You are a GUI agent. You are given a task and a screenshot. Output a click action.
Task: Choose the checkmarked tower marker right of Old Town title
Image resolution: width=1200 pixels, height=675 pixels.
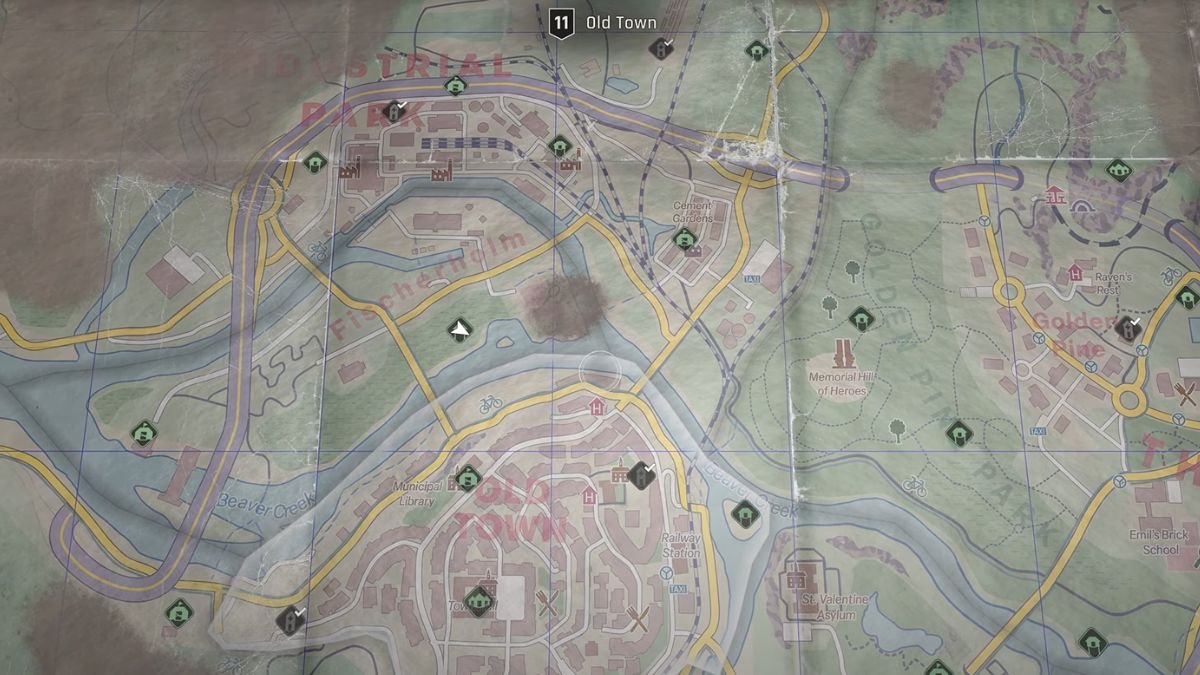[660, 47]
